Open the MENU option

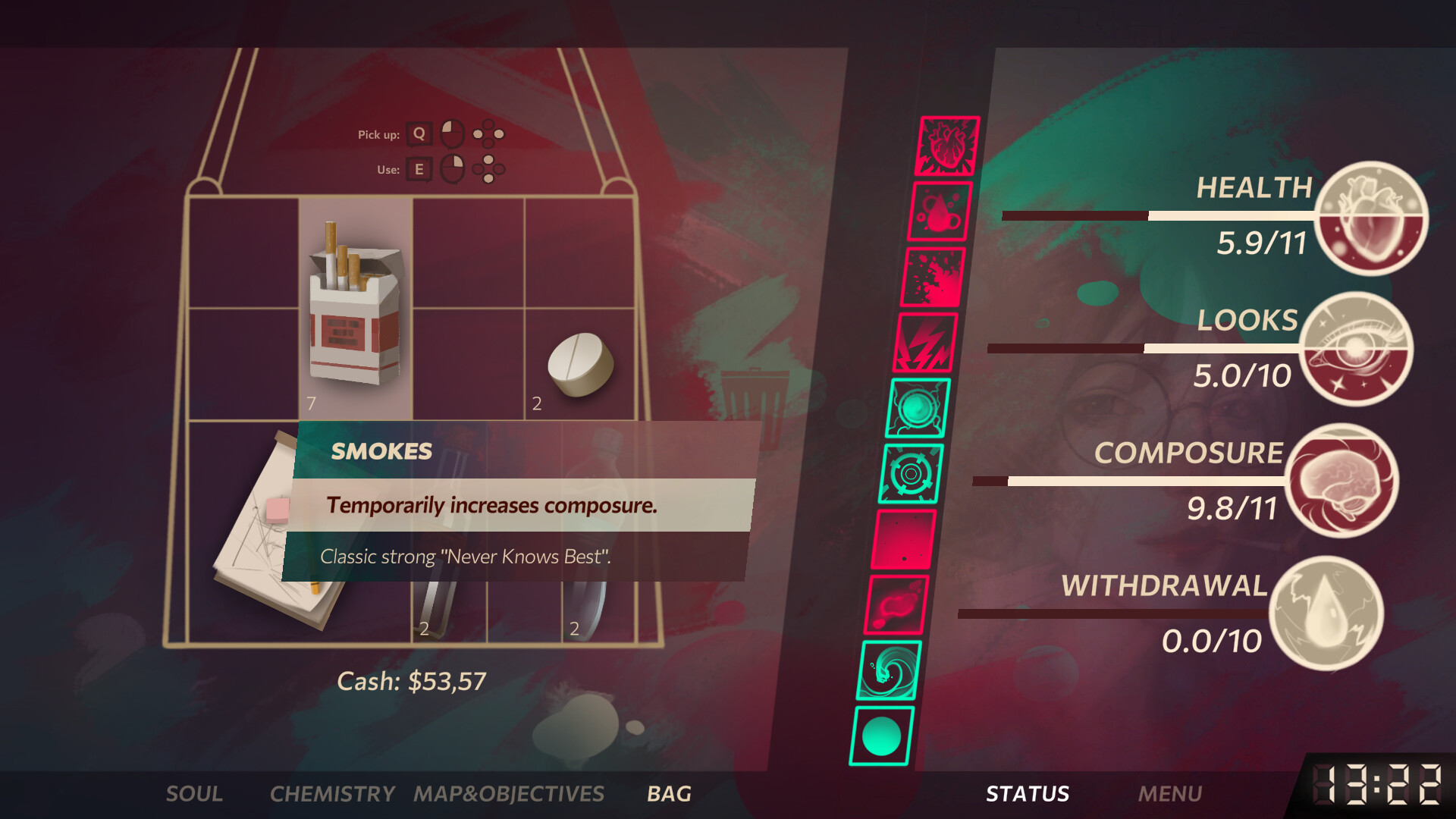coord(1172,794)
